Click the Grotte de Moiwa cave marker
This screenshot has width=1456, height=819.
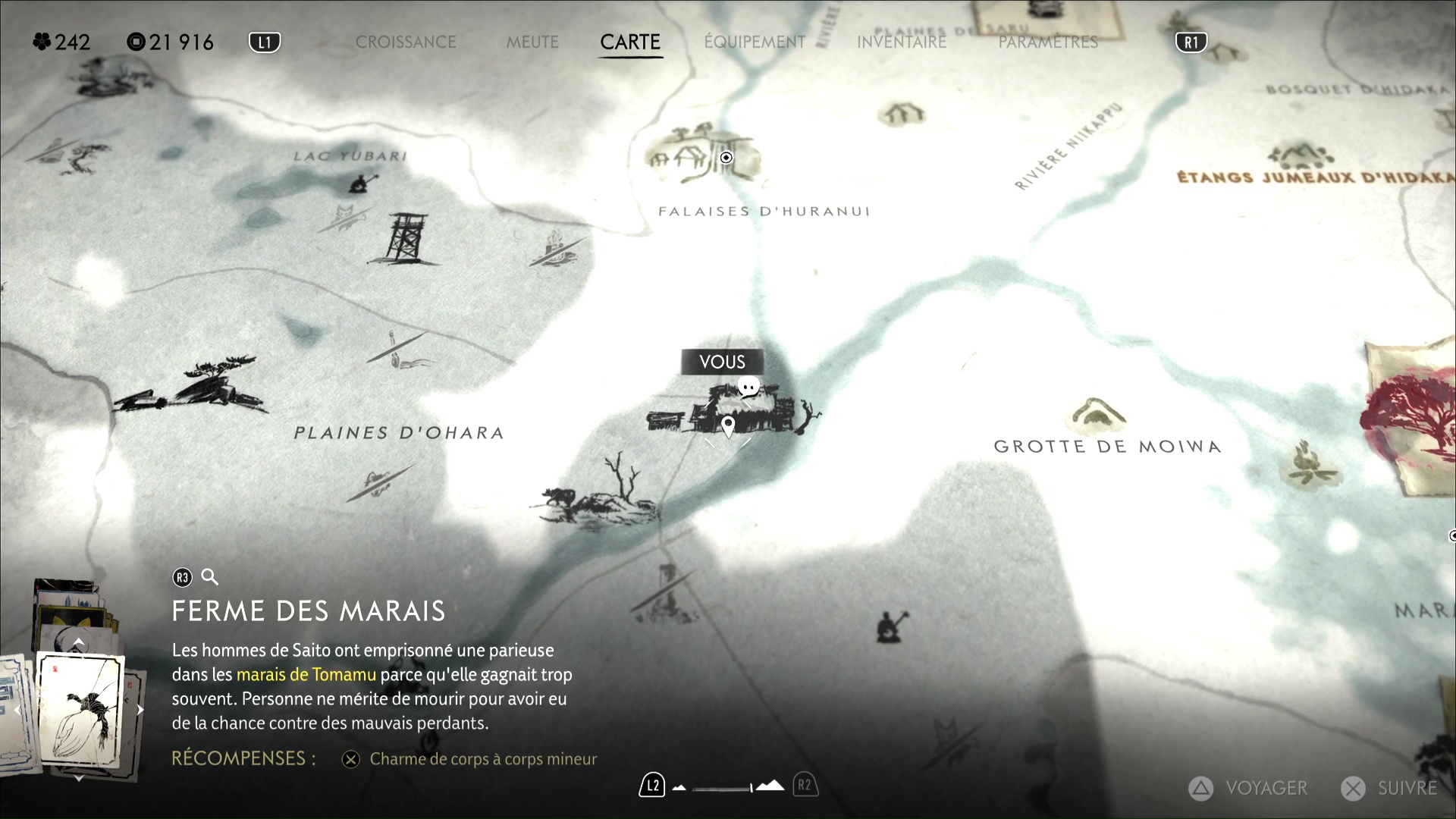pos(1095,413)
